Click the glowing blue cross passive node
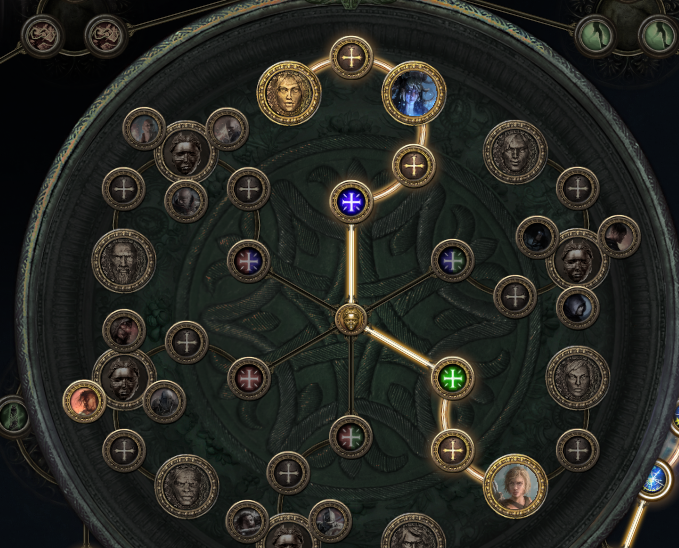The image size is (679, 548). pyautogui.click(x=351, y=202)
